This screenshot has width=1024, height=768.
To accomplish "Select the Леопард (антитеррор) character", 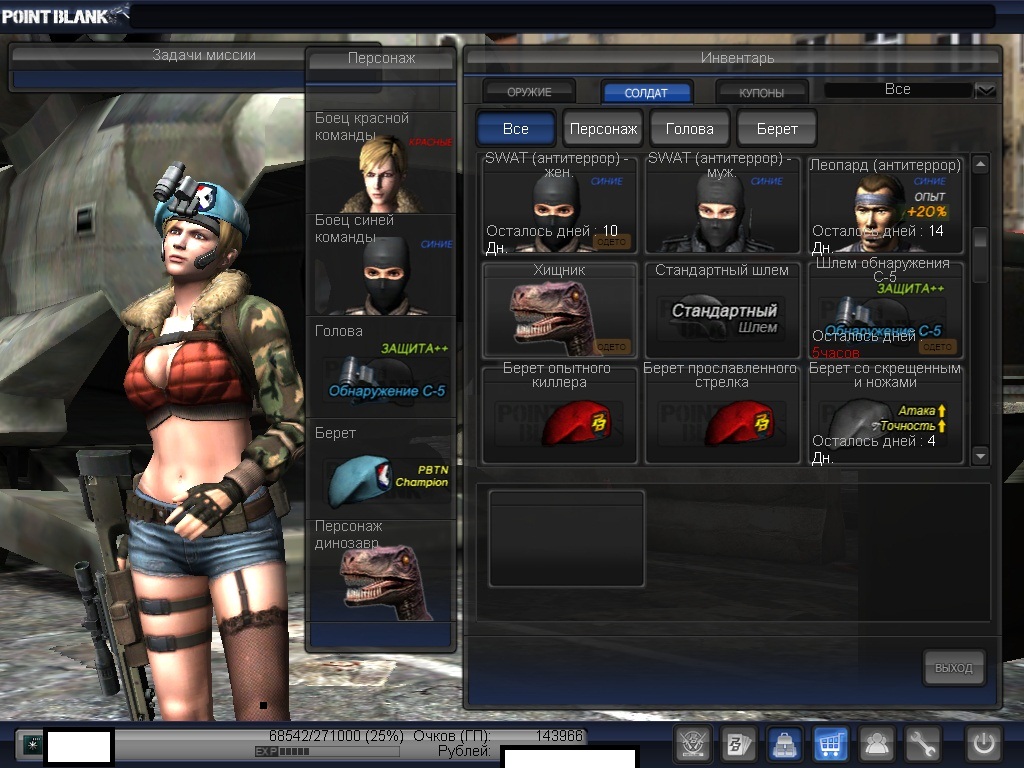I will point(886,205).
